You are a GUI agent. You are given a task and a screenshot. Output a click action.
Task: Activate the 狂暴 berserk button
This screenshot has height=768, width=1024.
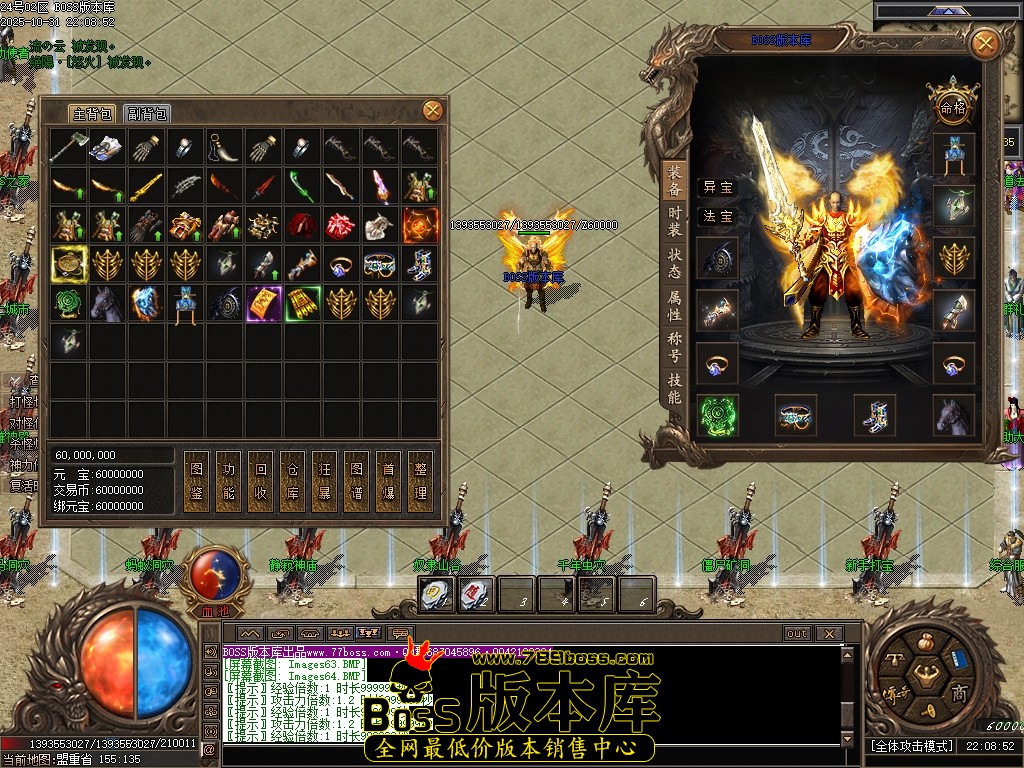[325, 480]
